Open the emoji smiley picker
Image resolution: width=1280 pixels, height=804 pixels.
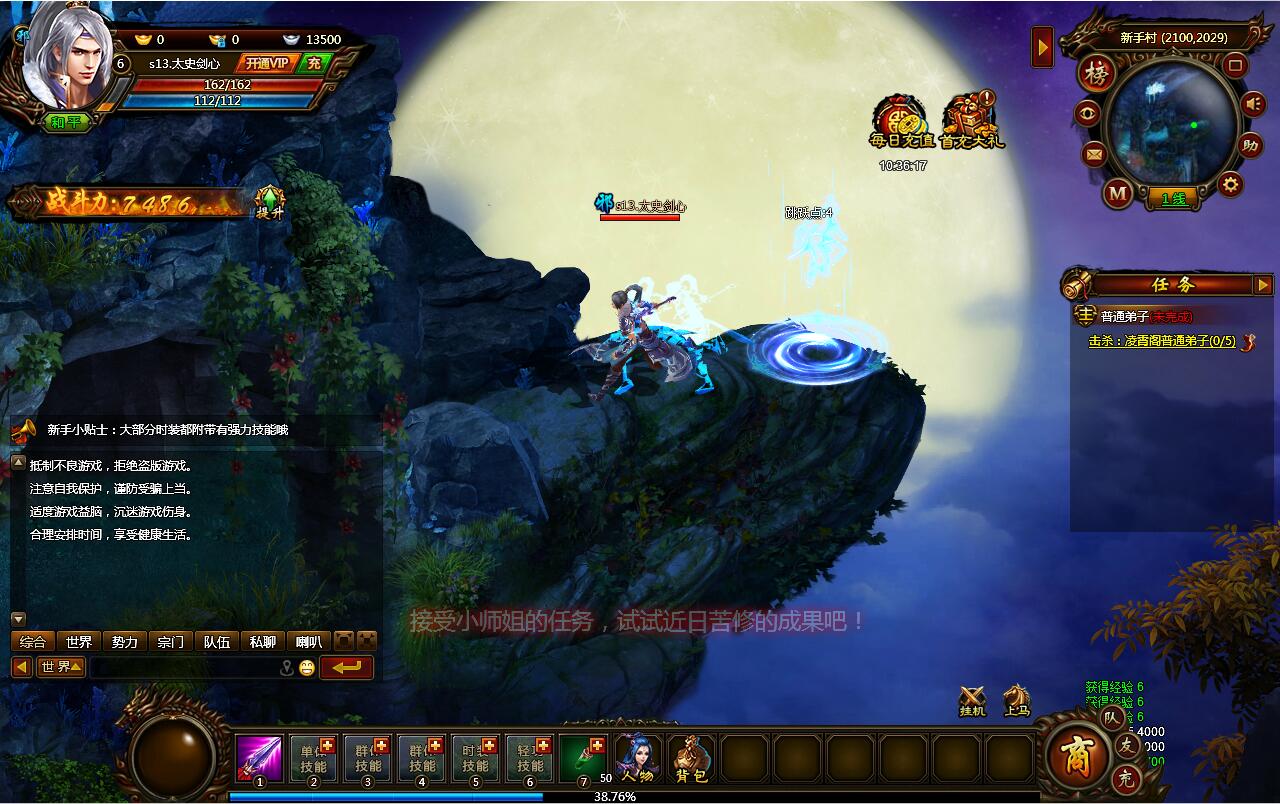pos(307,668)
